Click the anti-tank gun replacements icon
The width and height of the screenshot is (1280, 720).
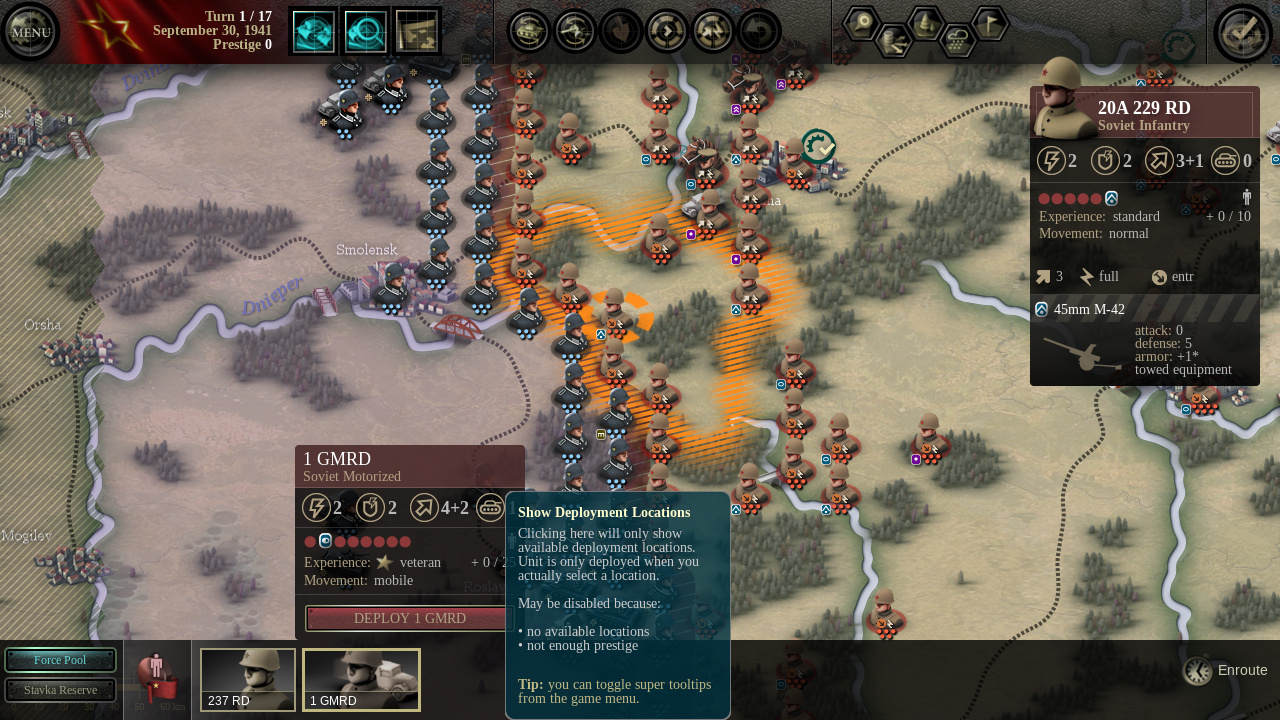click(x=574, y=31)
